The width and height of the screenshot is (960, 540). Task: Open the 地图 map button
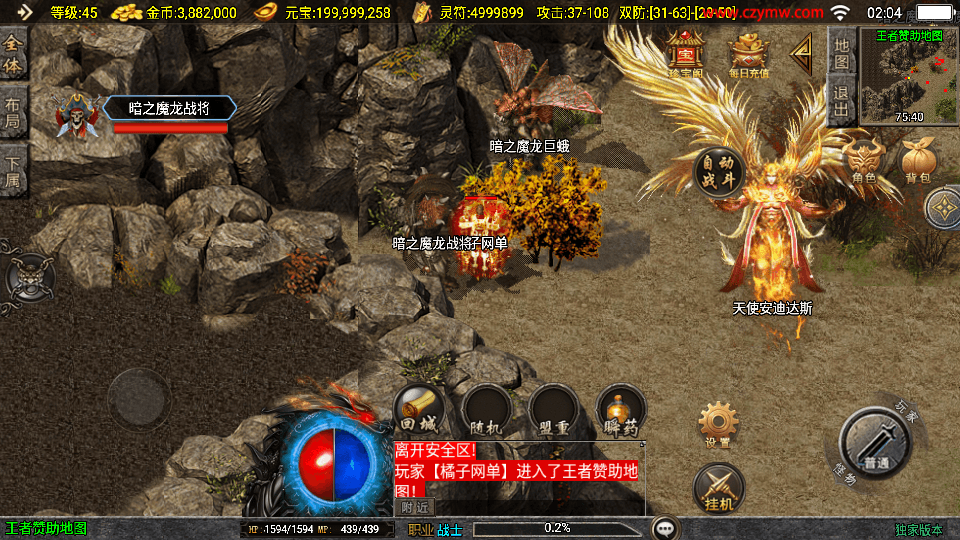[x=842, y=53]
